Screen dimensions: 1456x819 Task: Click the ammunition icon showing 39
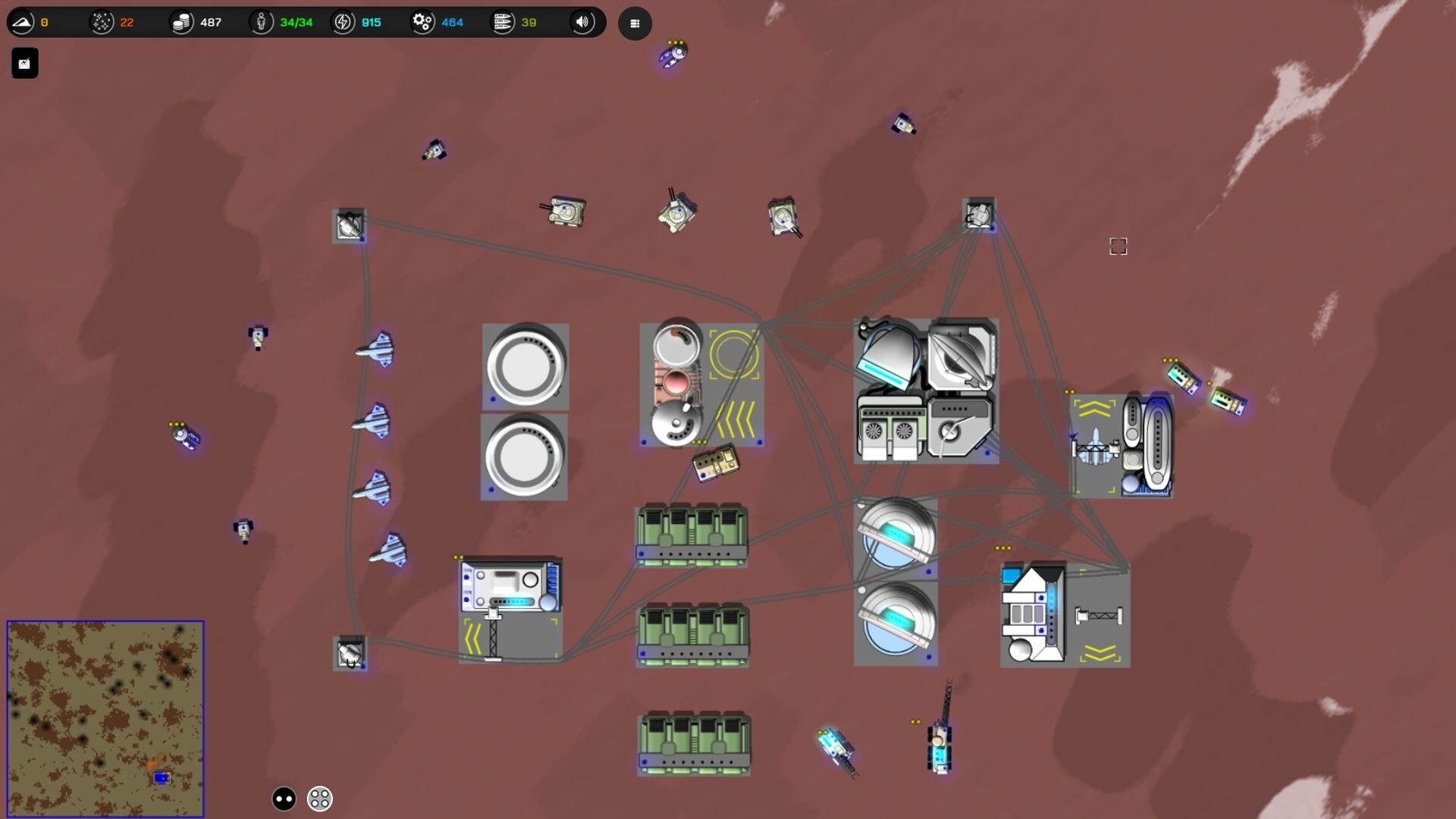(x=503, y=22)
